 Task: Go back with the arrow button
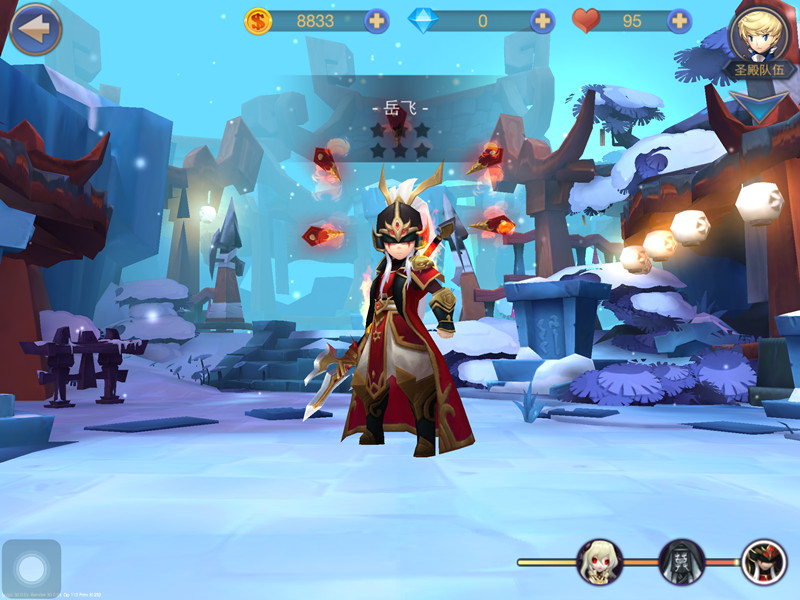[x=35, y=29]
